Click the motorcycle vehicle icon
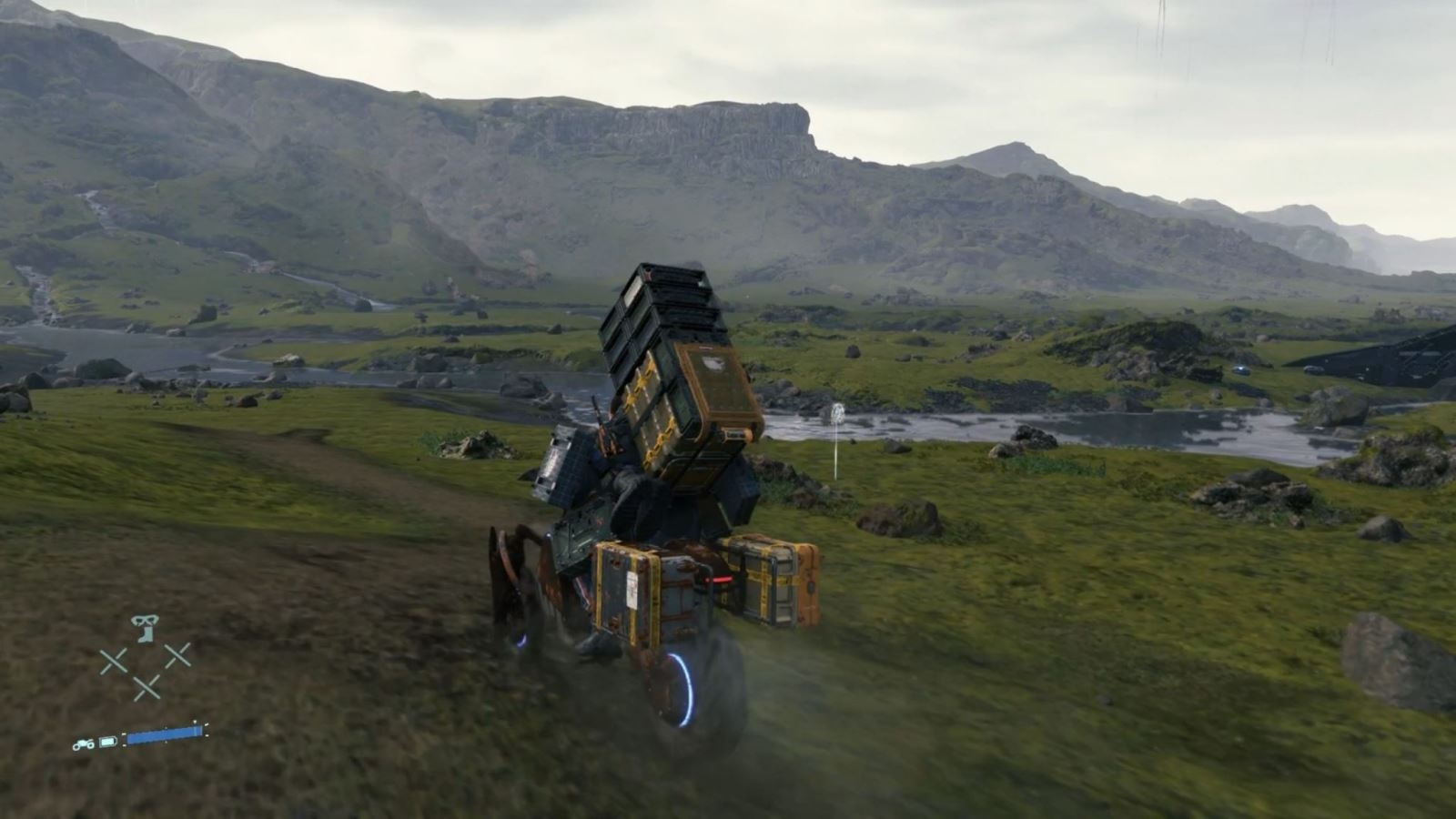This screenshot has height=819, width=1456. 84,743
